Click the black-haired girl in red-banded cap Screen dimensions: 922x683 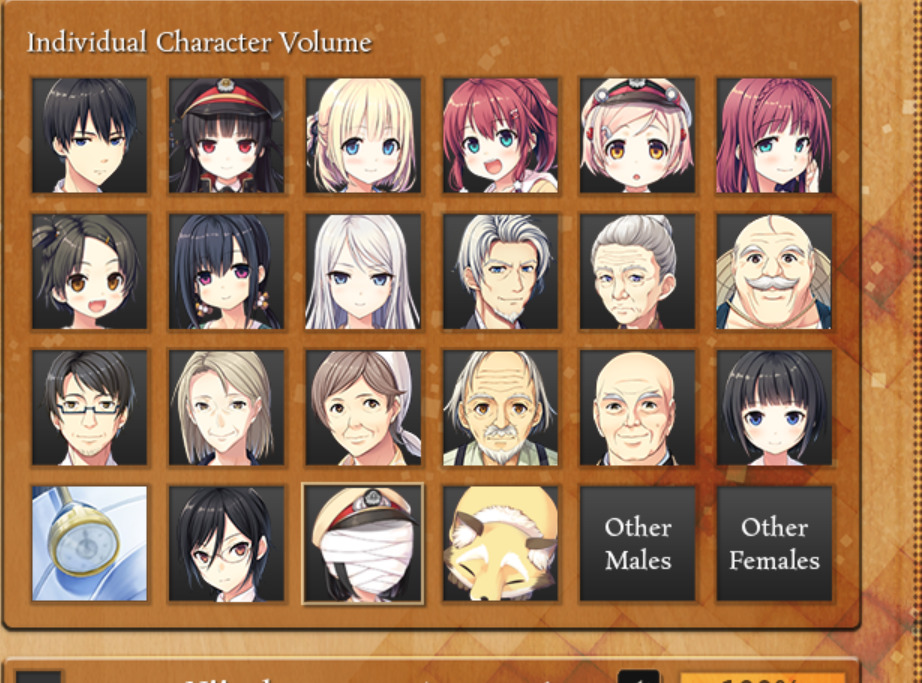coord(226,135)
